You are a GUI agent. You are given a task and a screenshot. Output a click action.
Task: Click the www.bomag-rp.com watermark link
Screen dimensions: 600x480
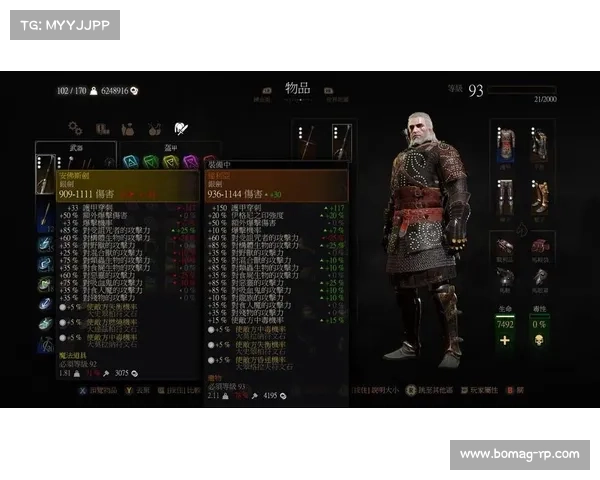[519, 455]
